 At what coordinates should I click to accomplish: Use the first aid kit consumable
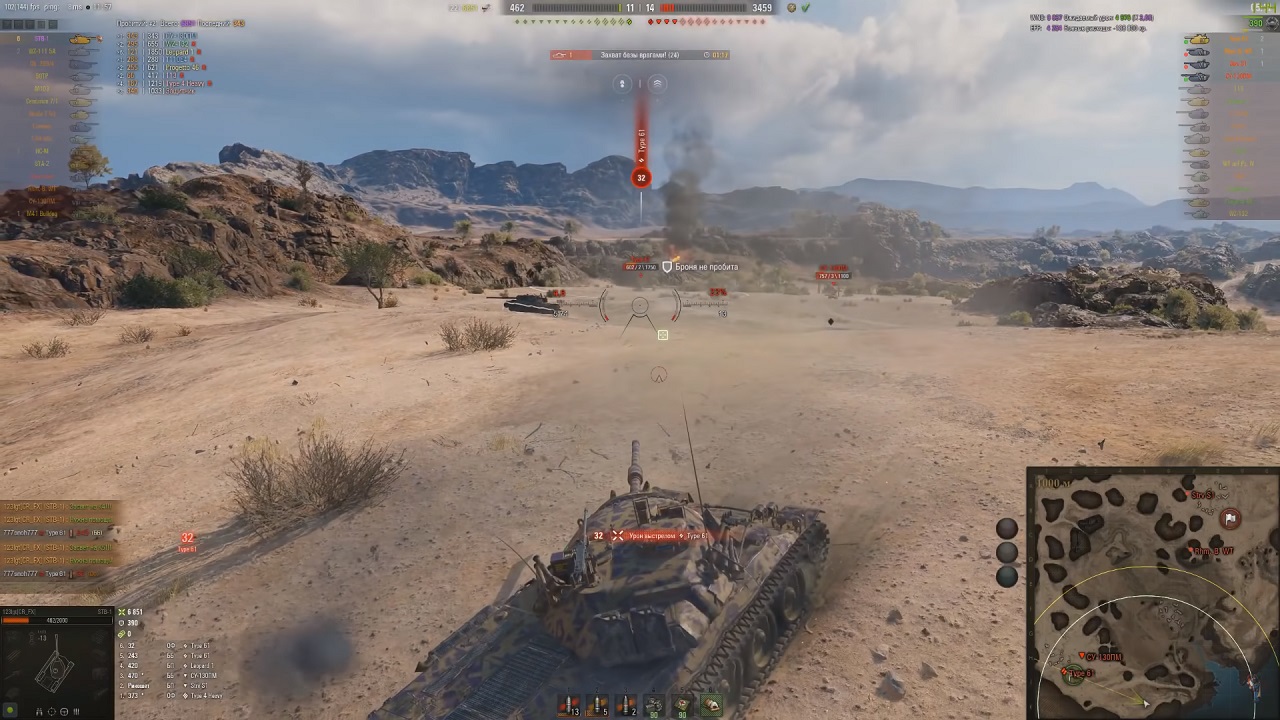pos(682,705)
